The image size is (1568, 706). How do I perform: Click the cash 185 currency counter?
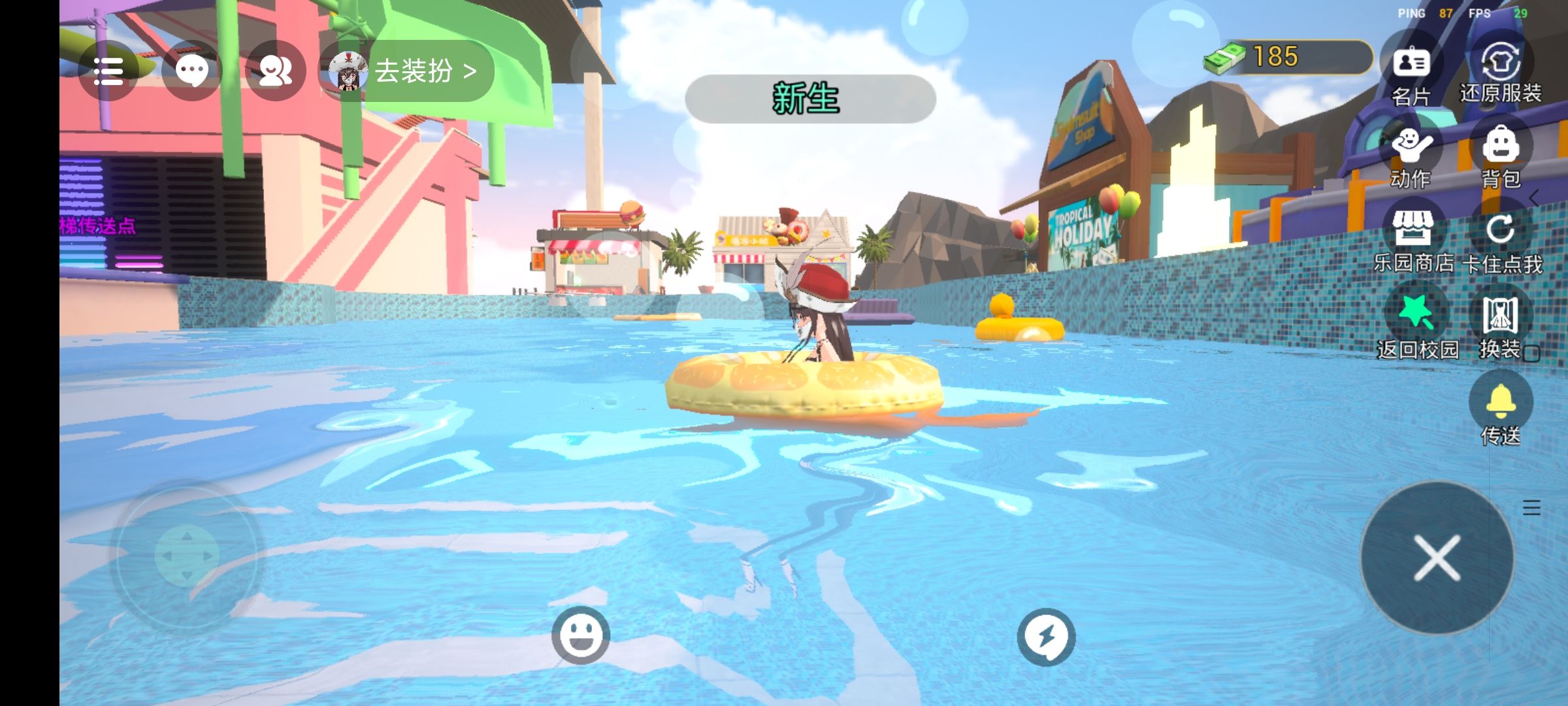point(1287,58)
